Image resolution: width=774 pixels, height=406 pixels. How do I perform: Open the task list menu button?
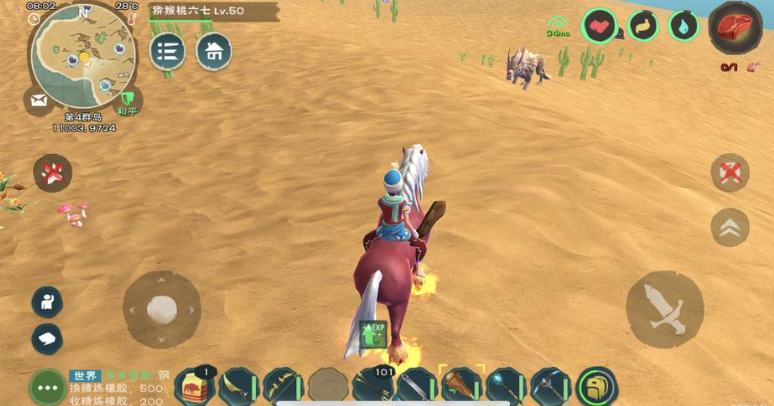[167, 51]
